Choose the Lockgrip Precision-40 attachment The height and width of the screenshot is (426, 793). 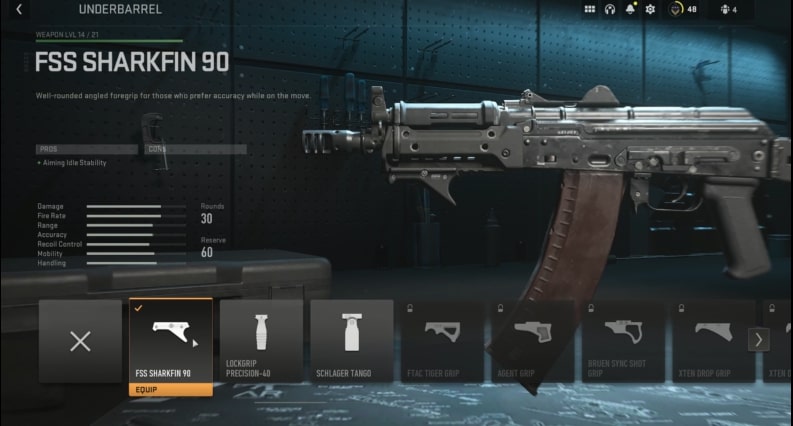pyautogui.click(x=261, y=340)
